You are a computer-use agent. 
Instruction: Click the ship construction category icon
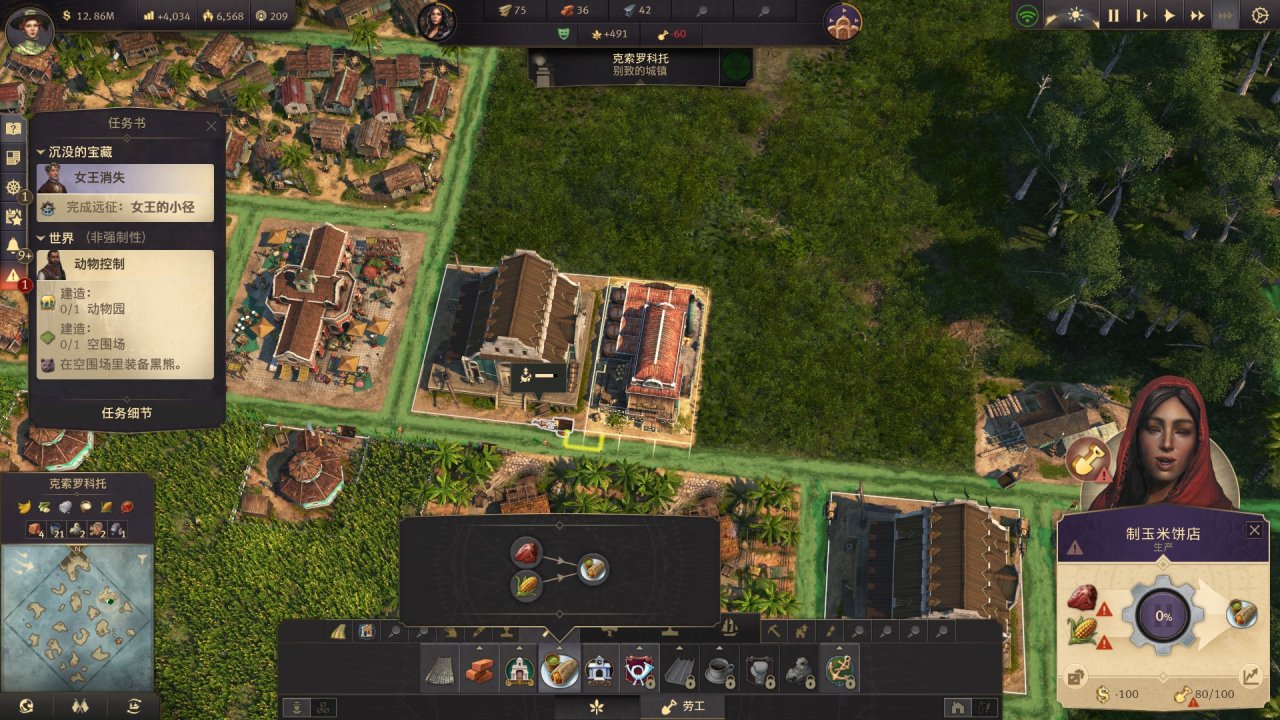point(729,629)
